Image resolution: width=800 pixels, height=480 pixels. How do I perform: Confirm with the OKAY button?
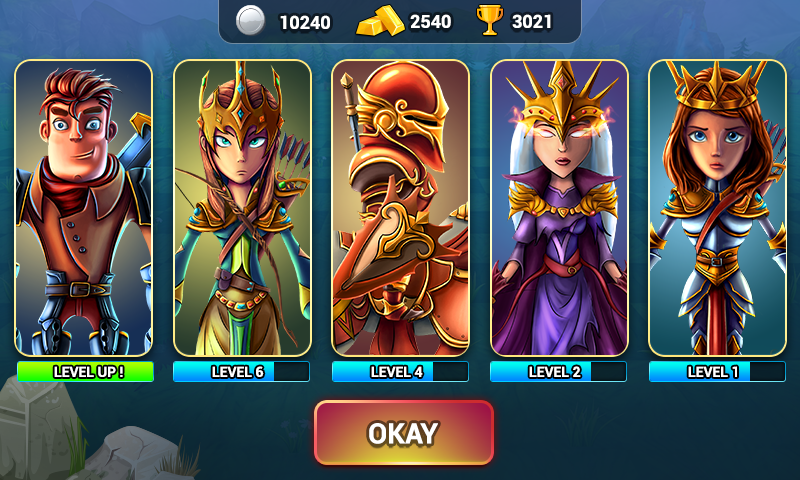[x=404, y=433]
